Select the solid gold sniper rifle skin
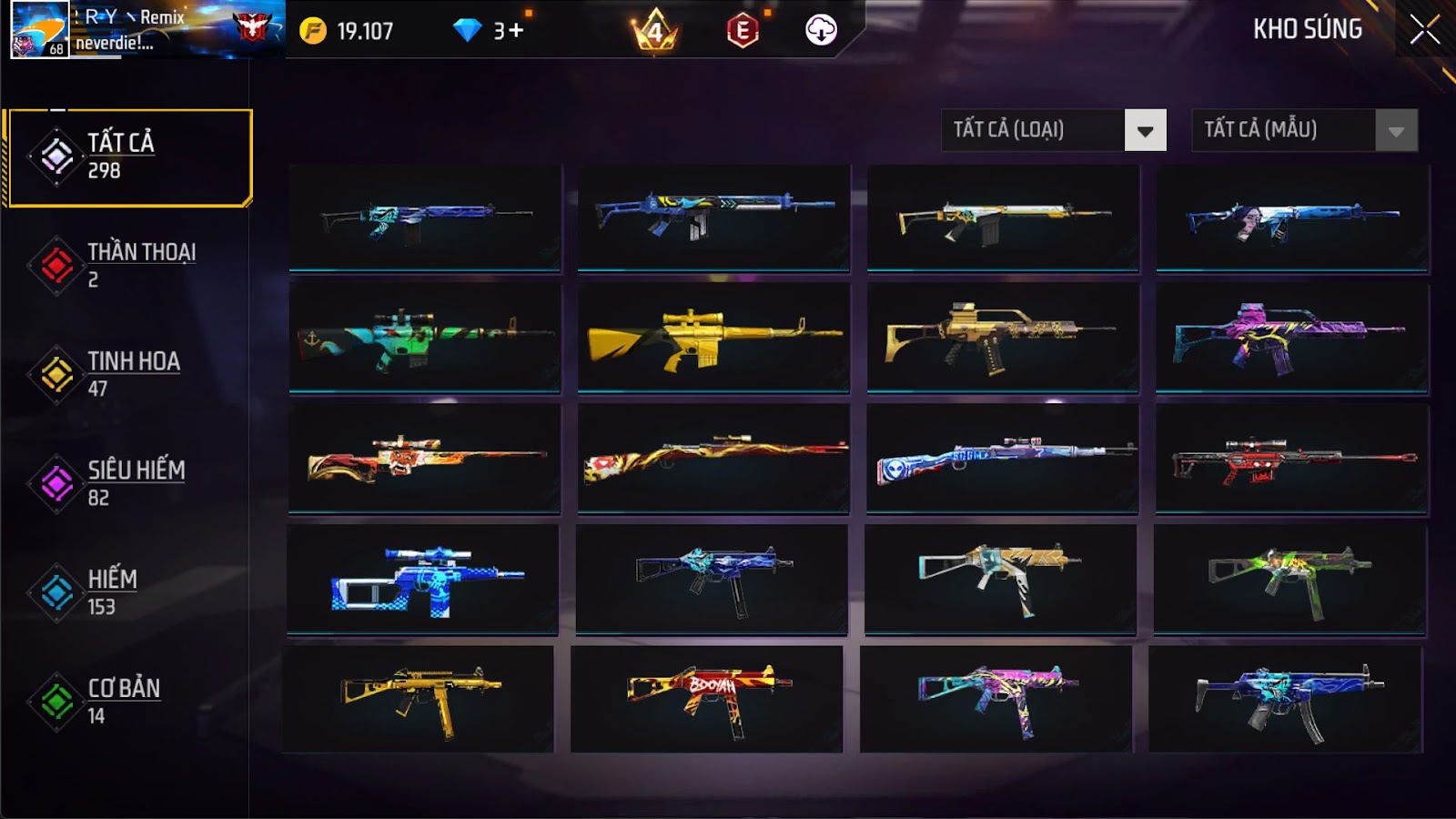1456x819 pixels. (713, 338)
